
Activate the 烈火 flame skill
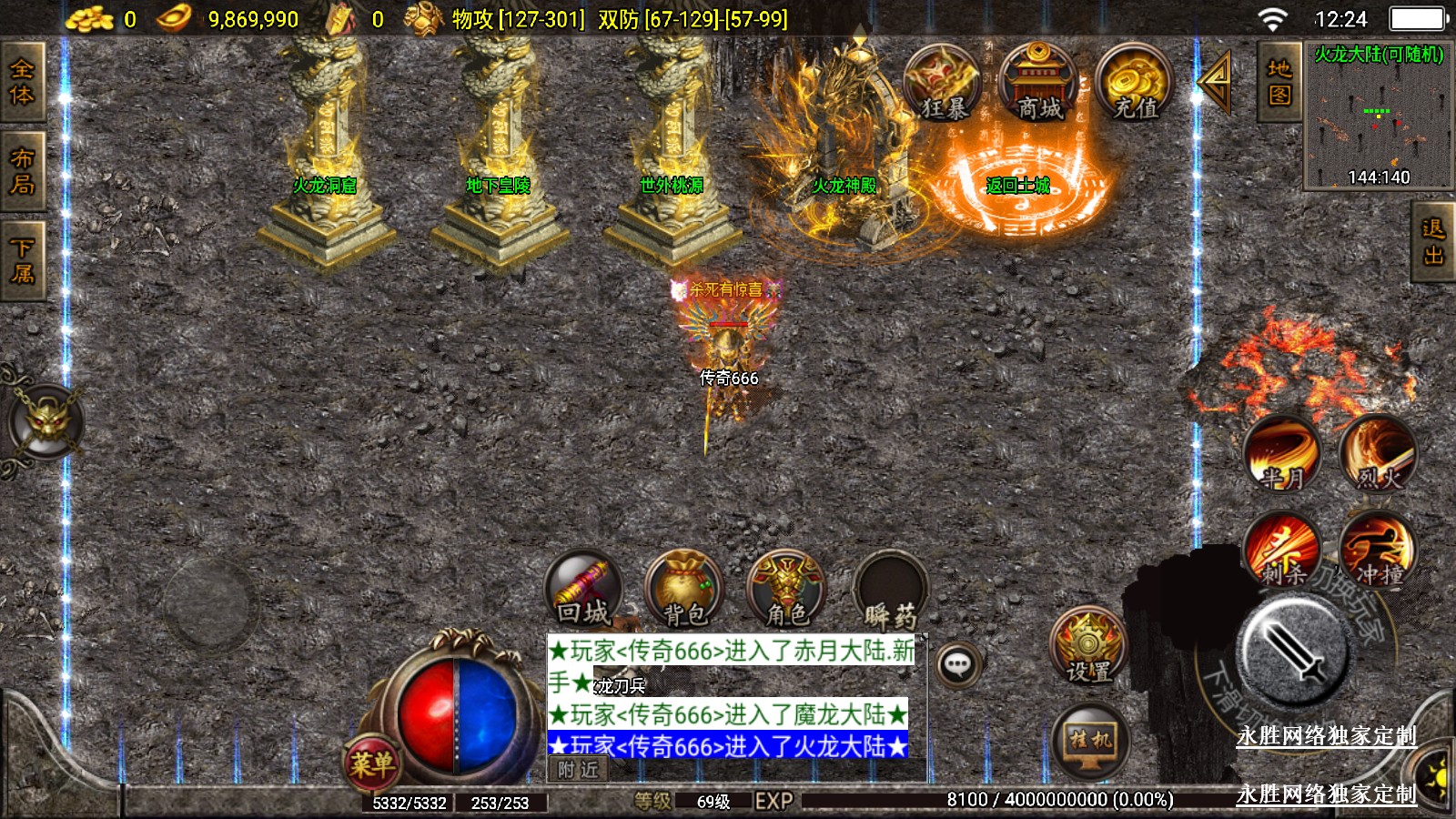point(1378,452)
